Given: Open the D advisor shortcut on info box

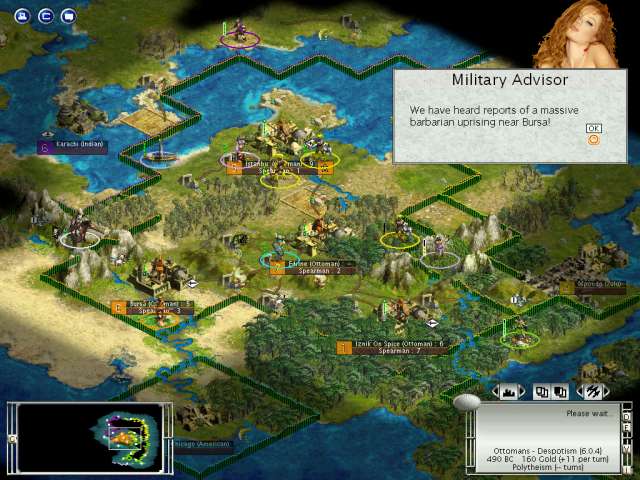Looking at the screenshot, I should point(628,415).
